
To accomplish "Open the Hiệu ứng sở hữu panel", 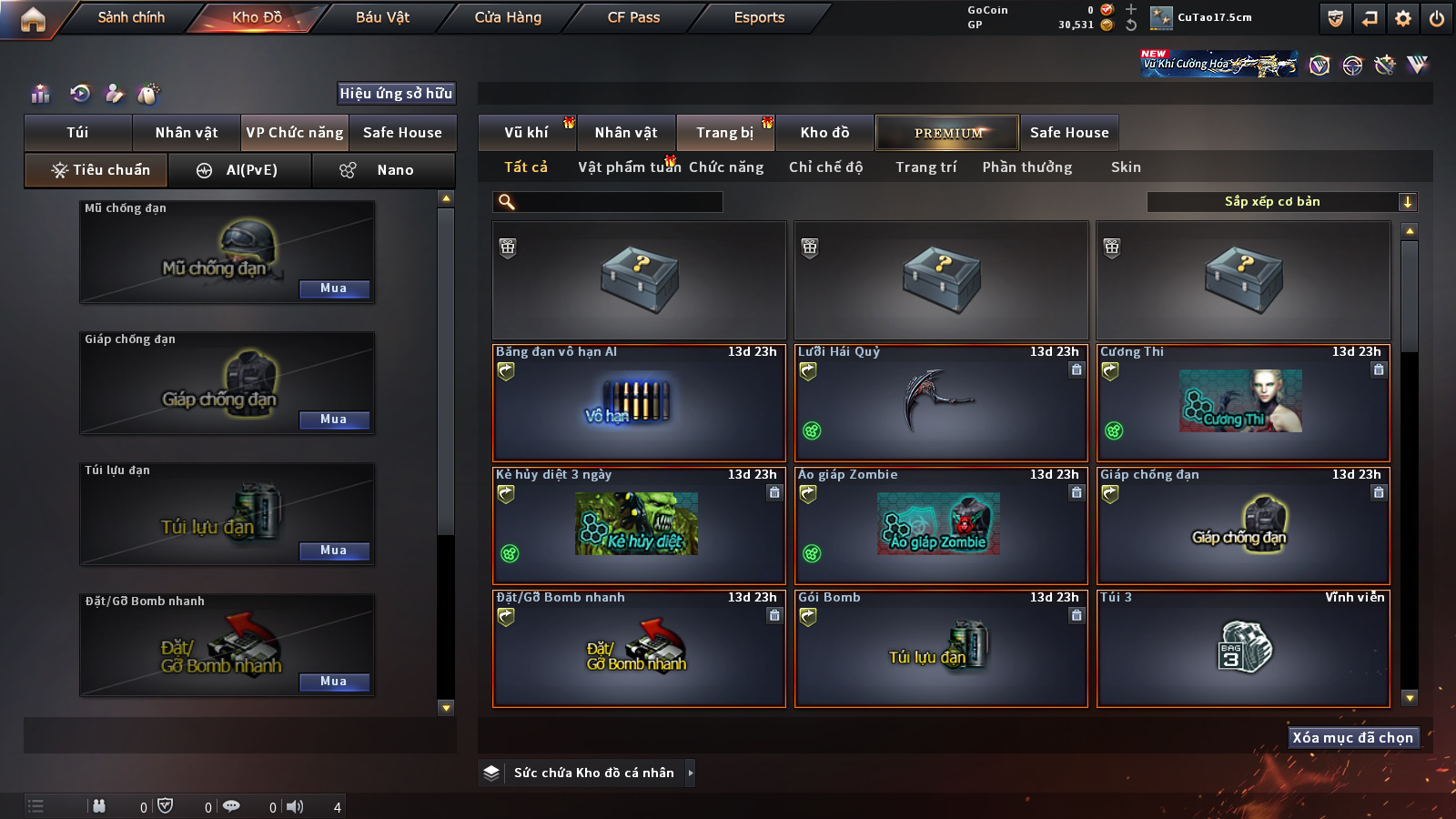I will [x=396, y=93].
